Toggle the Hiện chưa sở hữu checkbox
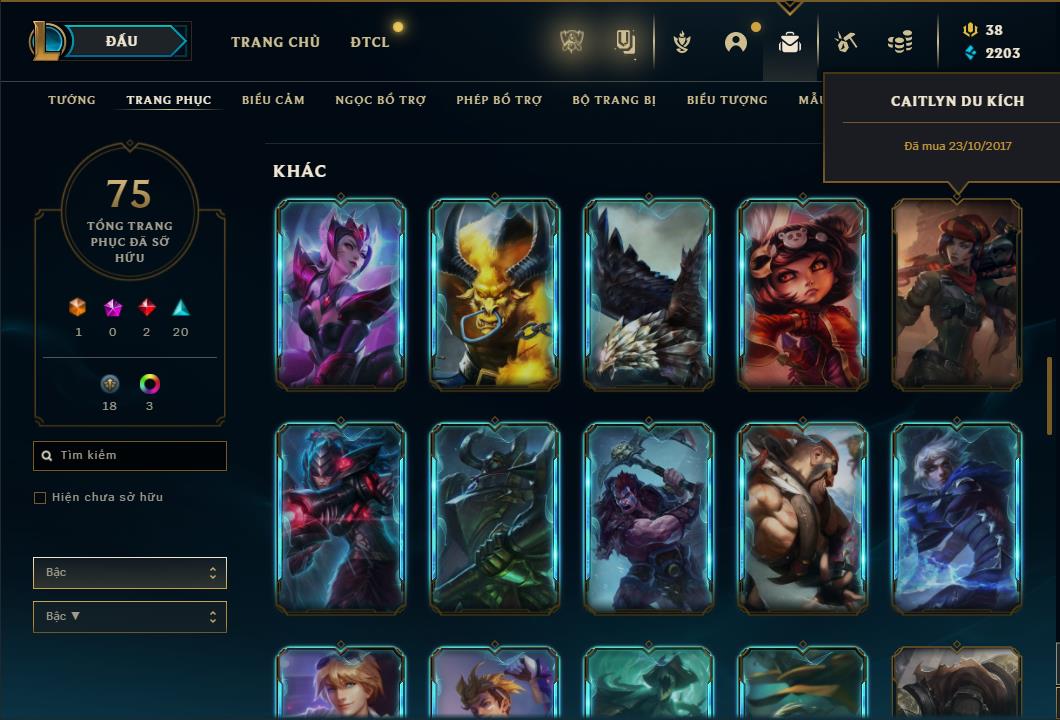The image size is (1060, 720). (40, 498)
